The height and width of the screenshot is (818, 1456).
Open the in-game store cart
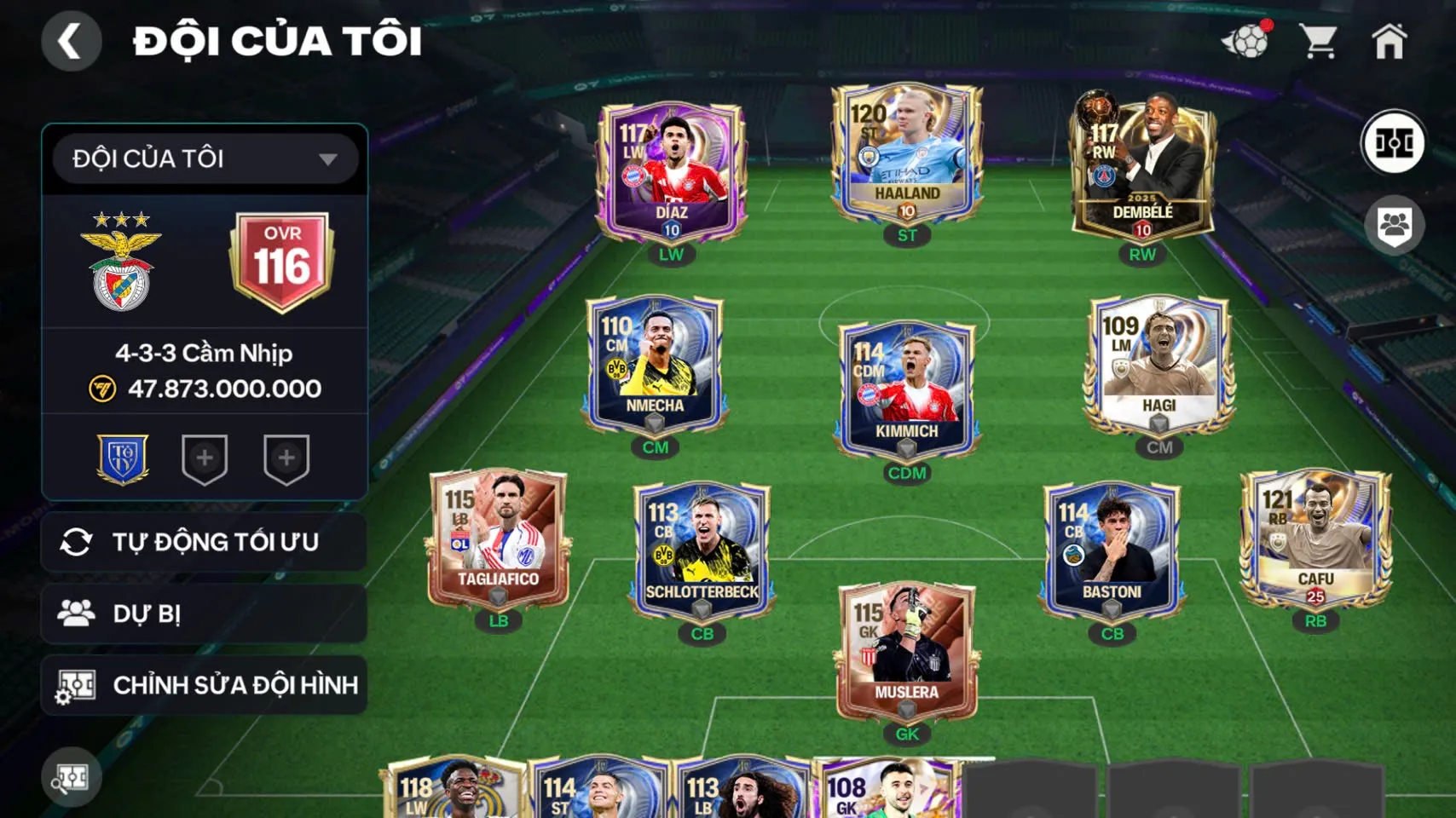tap(1320, 40)
